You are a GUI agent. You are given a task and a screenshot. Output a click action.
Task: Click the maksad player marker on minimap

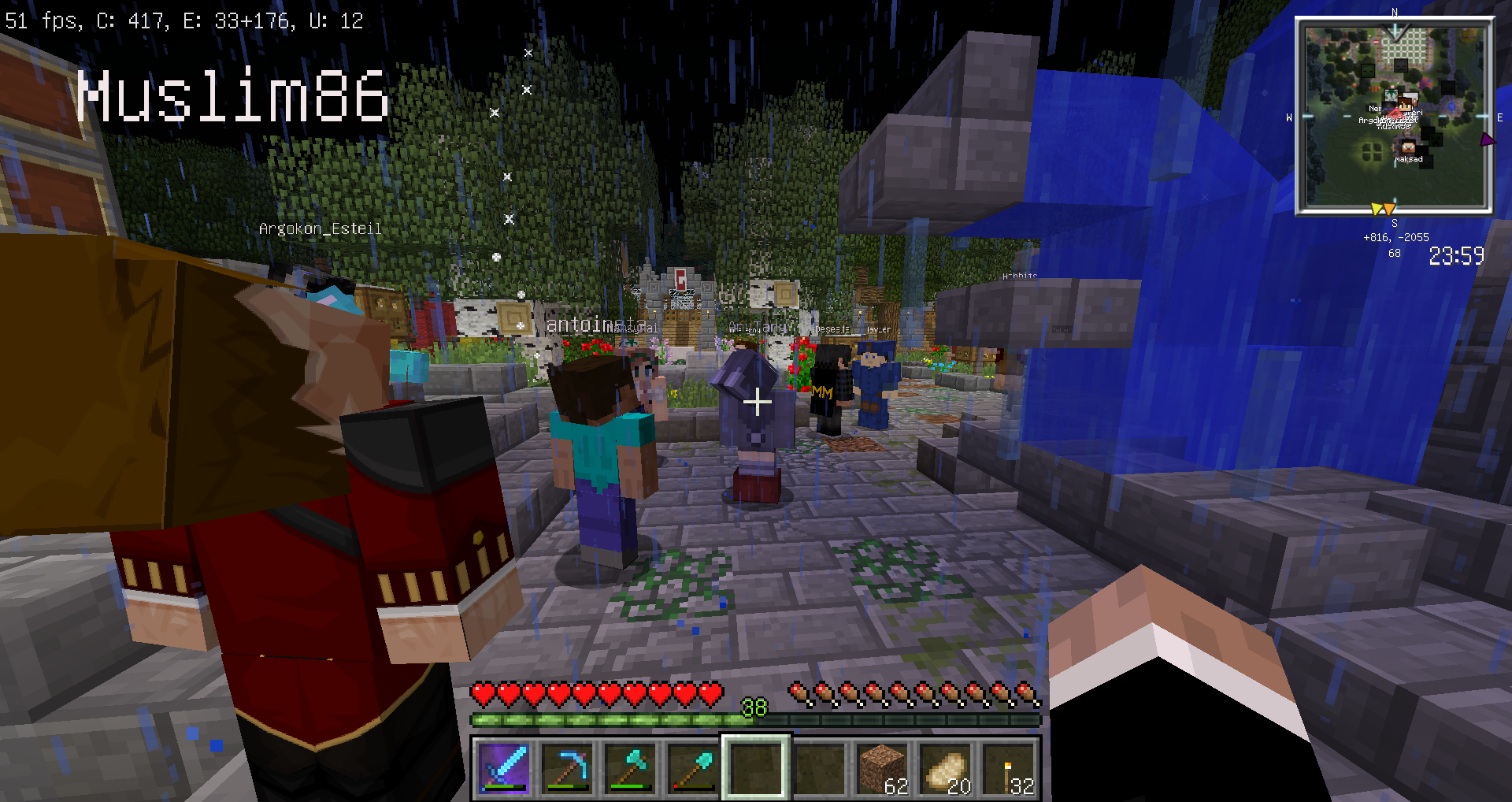1407,147
